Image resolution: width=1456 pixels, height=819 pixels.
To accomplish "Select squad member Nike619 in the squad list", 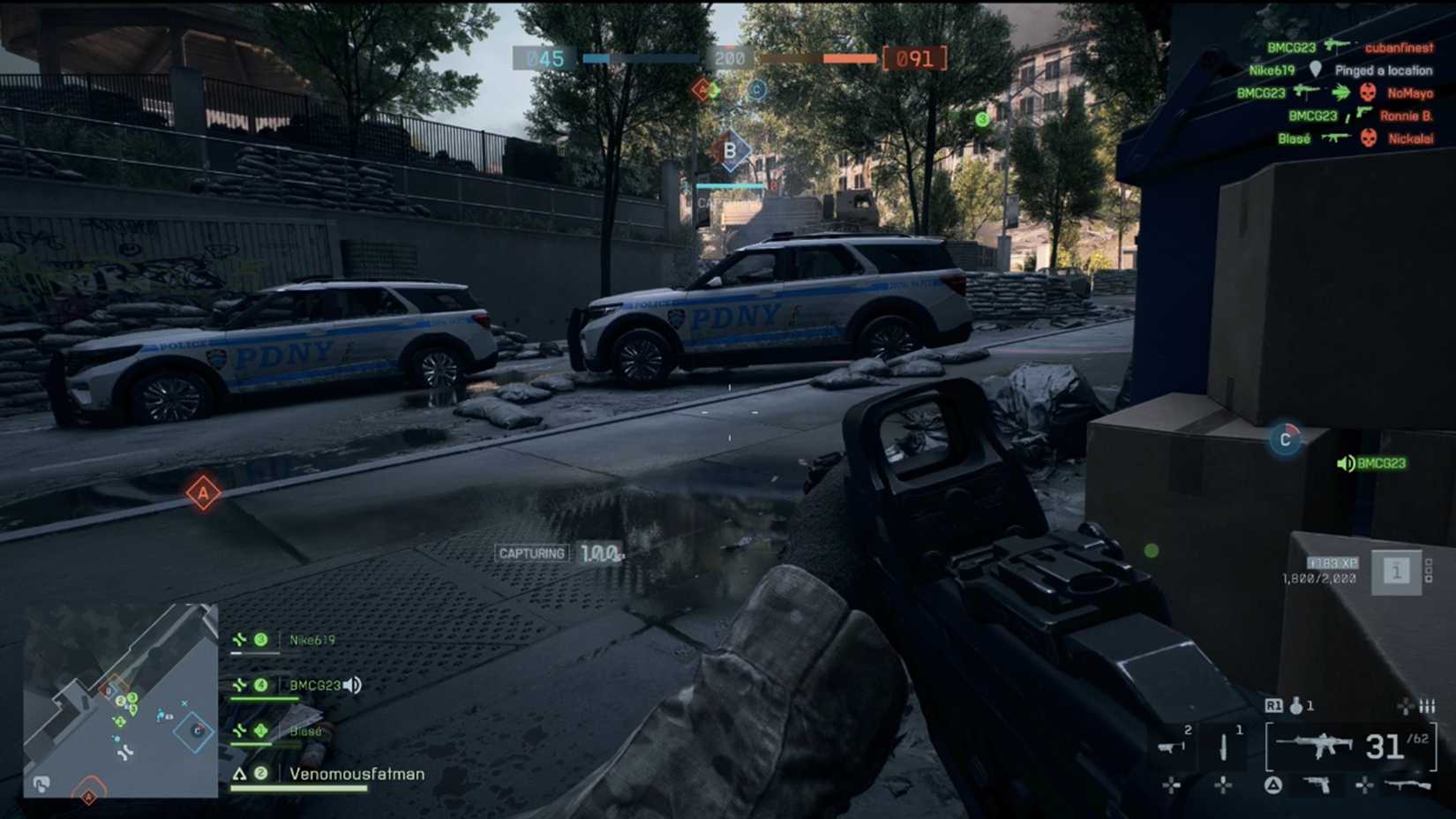I will coord(311,640).
